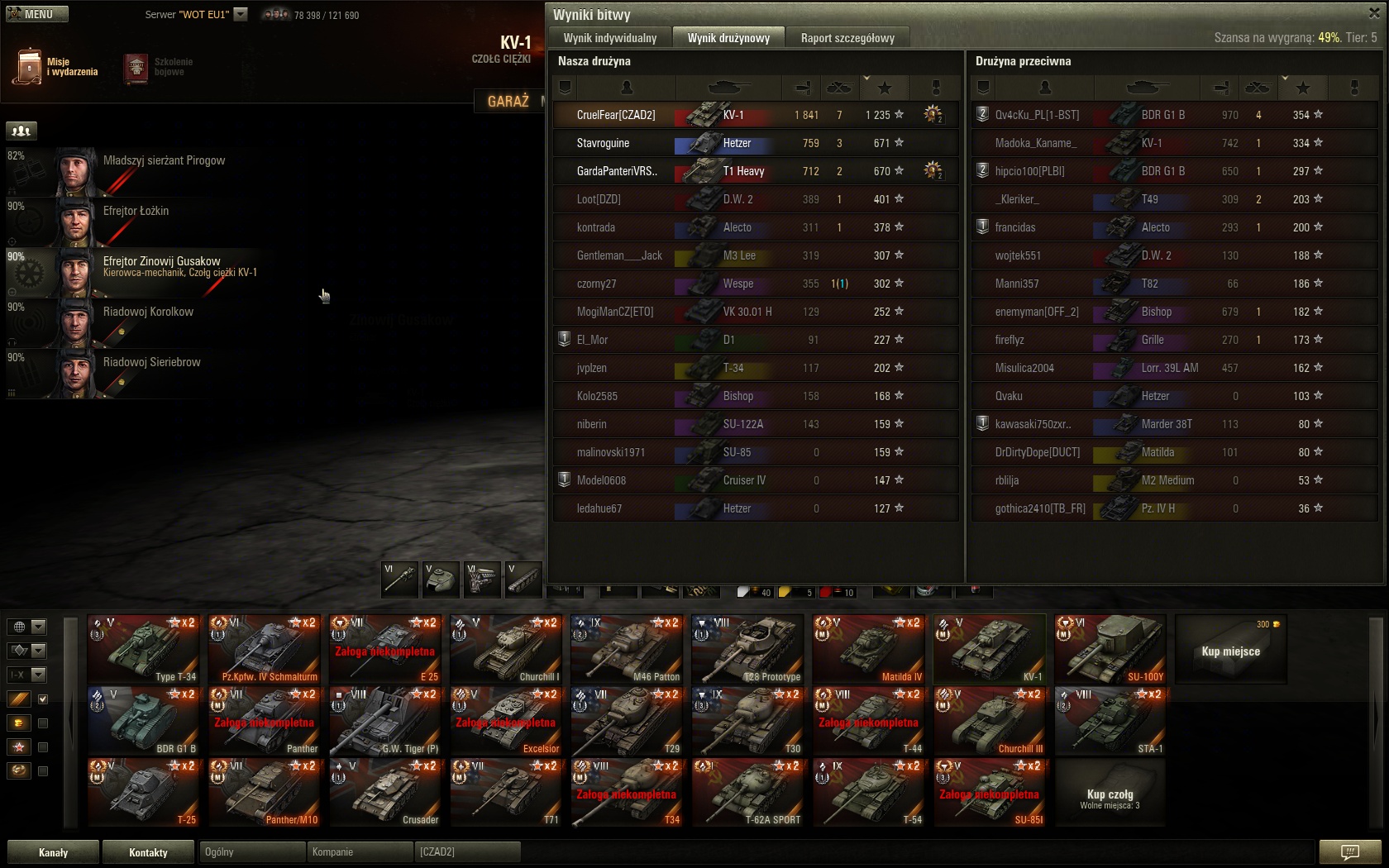Click Kup miejsce to buy a slot

(1230, 651)
